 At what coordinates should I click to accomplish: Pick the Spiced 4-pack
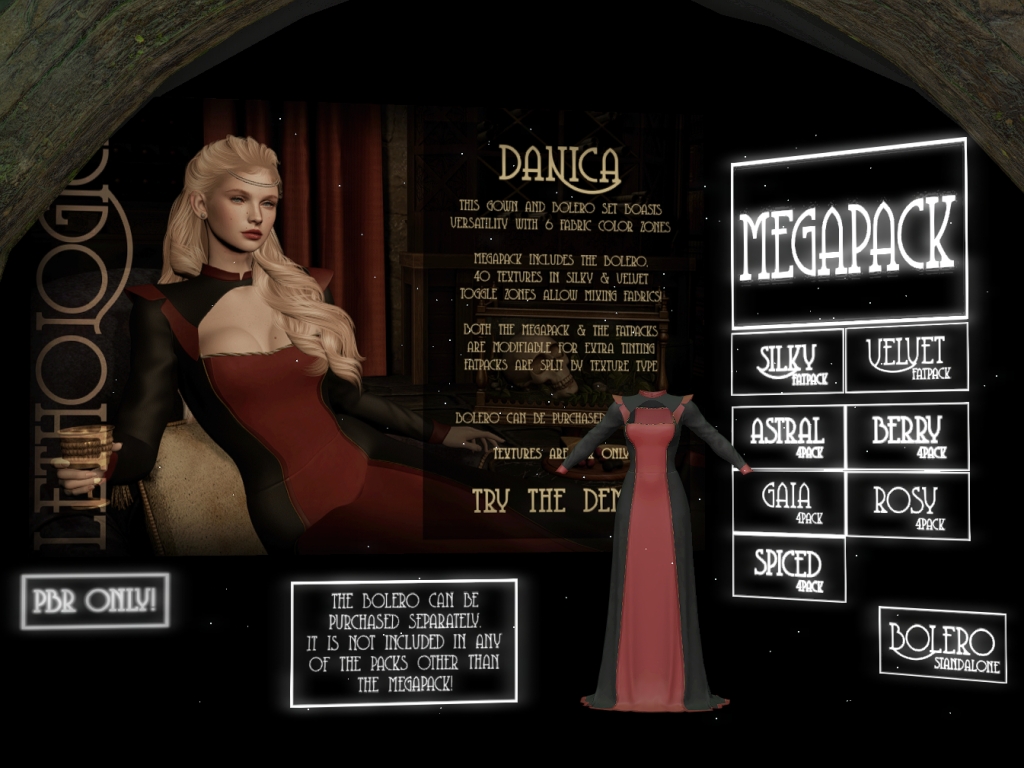tap(788, 568)
